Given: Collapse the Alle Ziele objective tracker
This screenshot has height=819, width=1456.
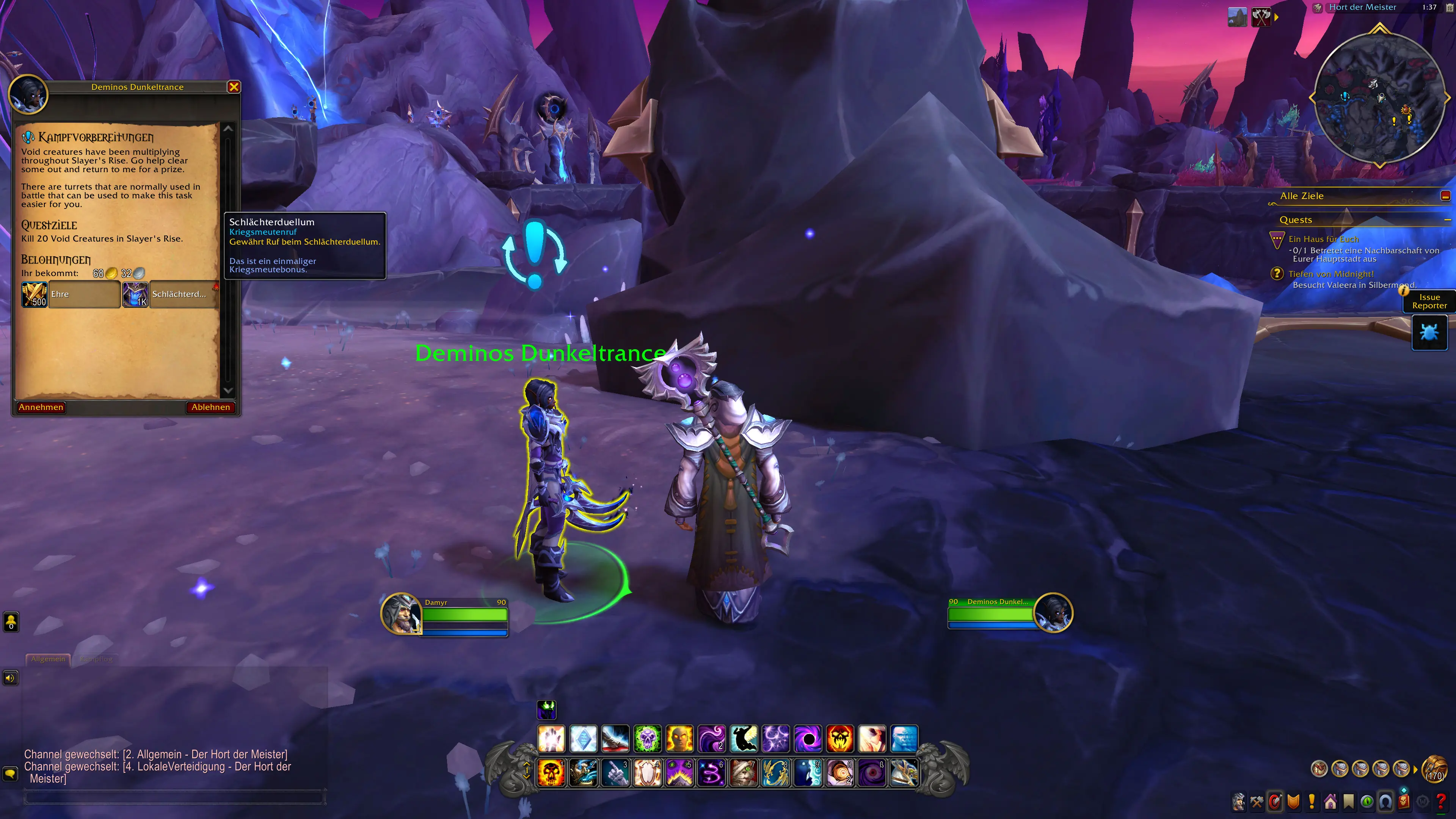Looking at the screenshot, I should (1445, 196).
